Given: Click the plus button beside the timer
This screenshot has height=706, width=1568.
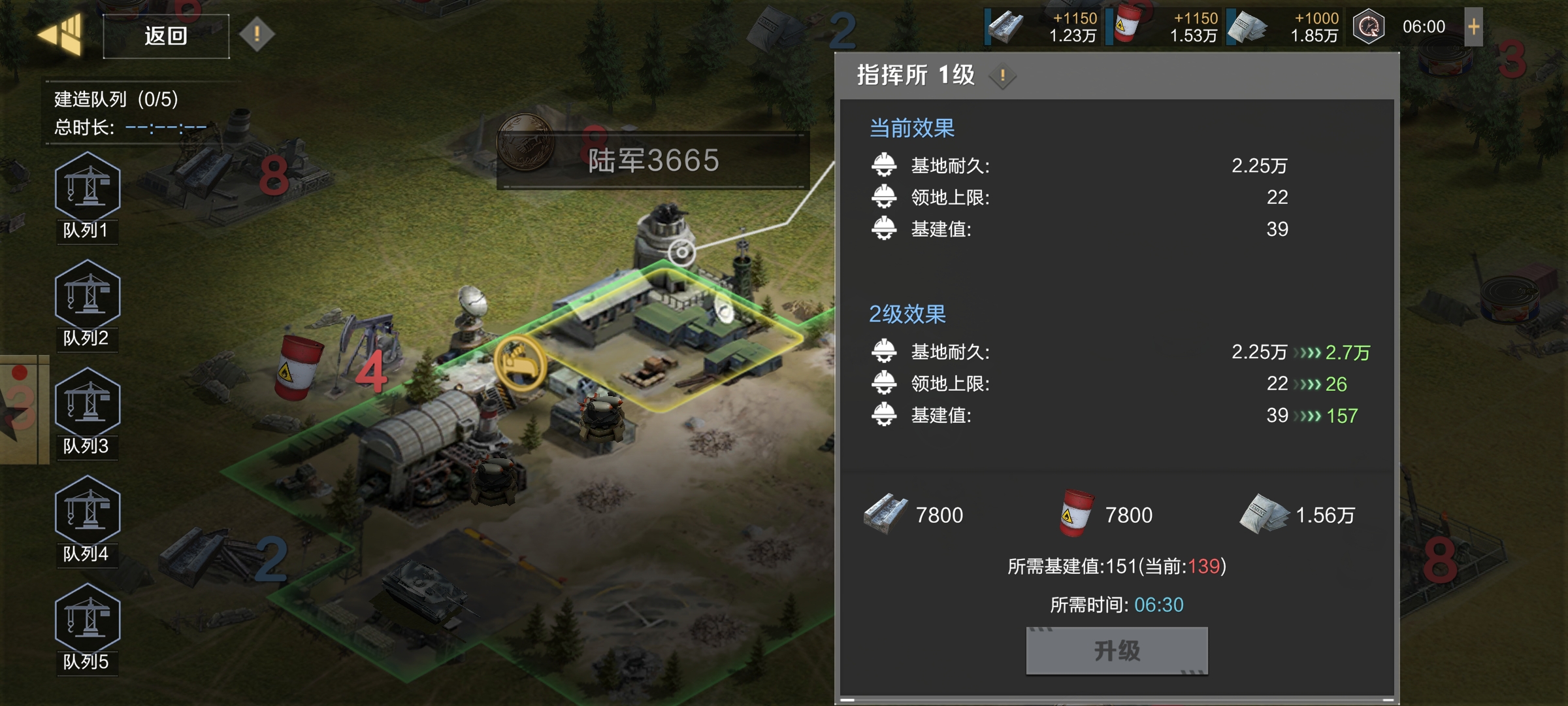Looking at the screenshot, I should pos(1473,27).
